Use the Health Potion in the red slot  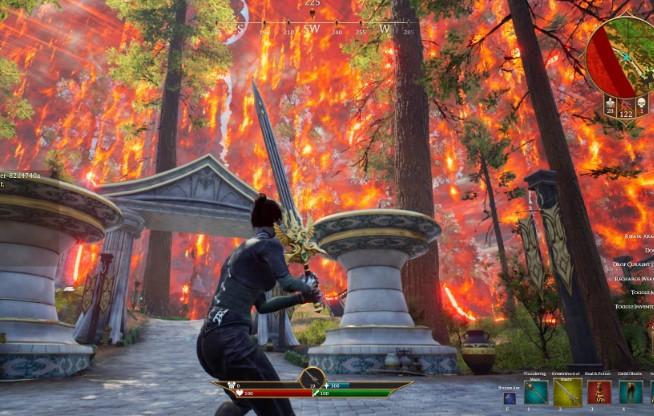(x=599, y=392)
